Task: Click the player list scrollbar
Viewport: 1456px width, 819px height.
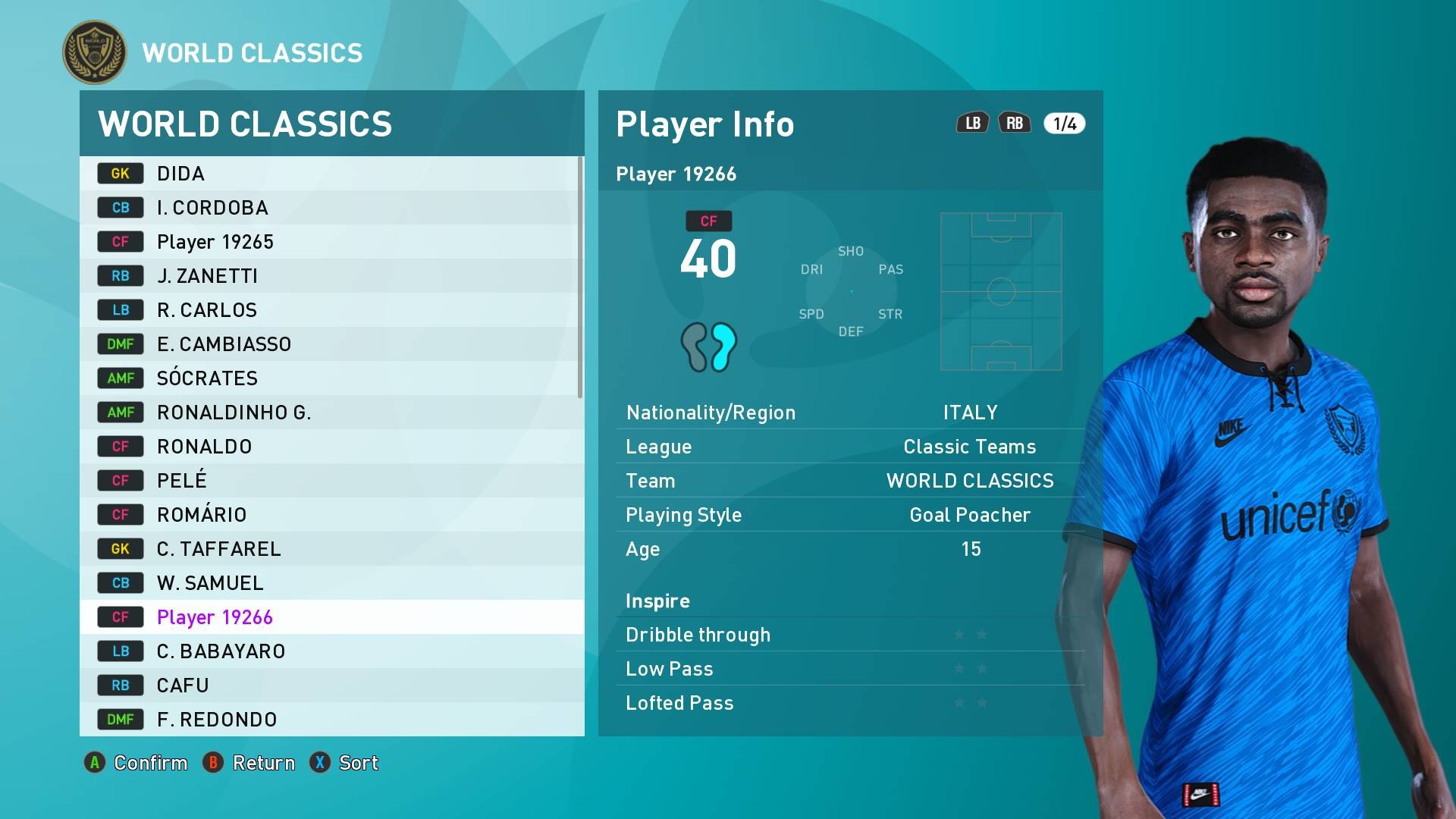Action: (x=580, y=277)
